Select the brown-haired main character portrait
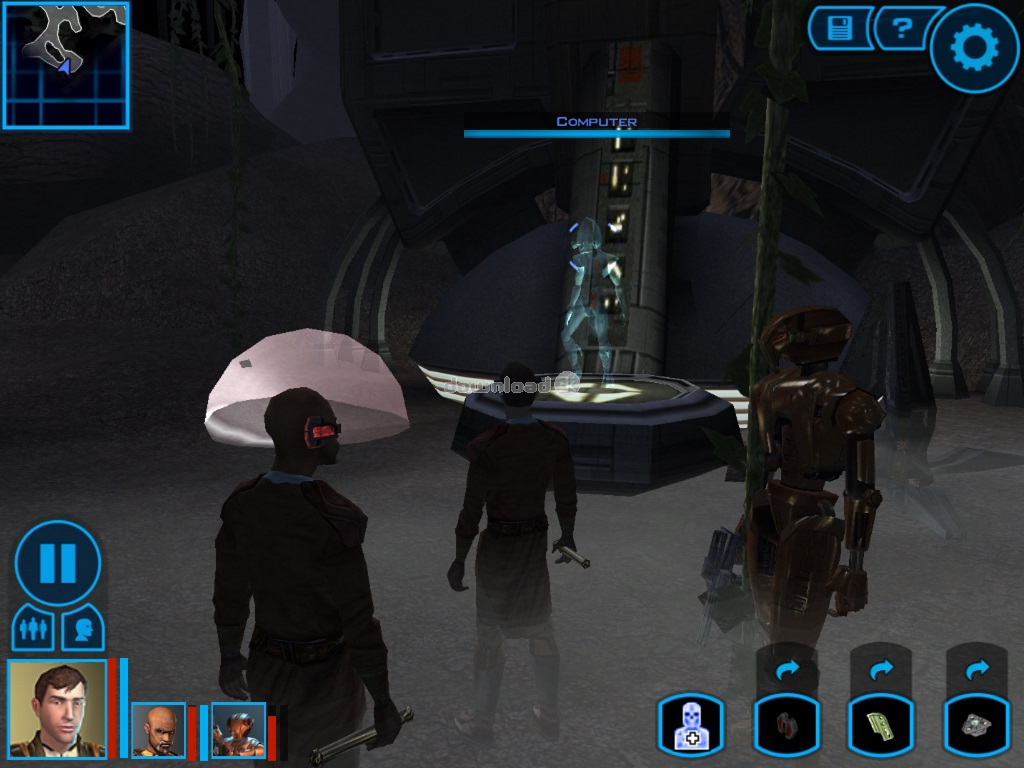The image size is (1024, 768). pos(58,708)
